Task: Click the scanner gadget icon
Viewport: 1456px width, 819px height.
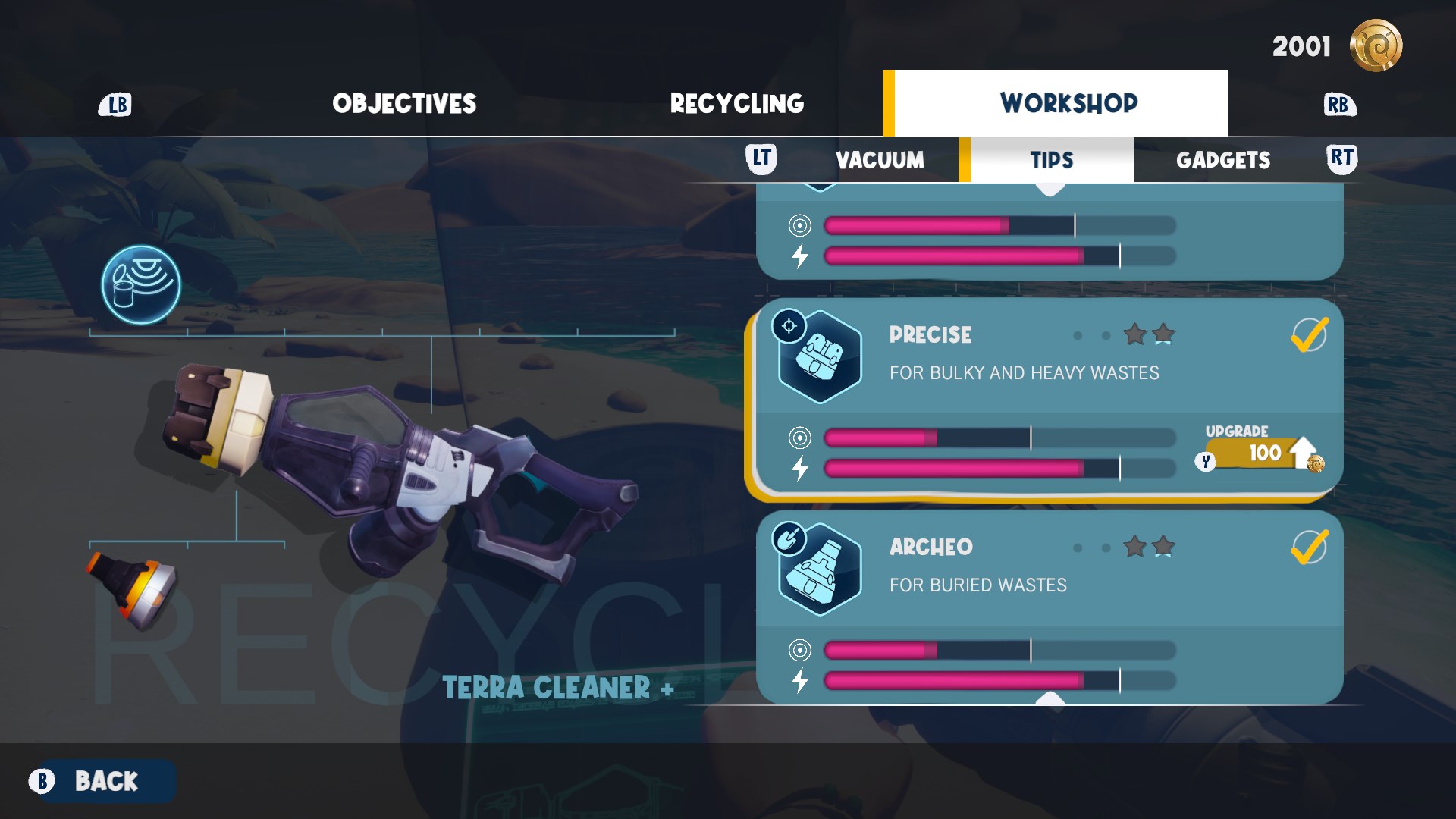Action: click(x=141, y=284)
